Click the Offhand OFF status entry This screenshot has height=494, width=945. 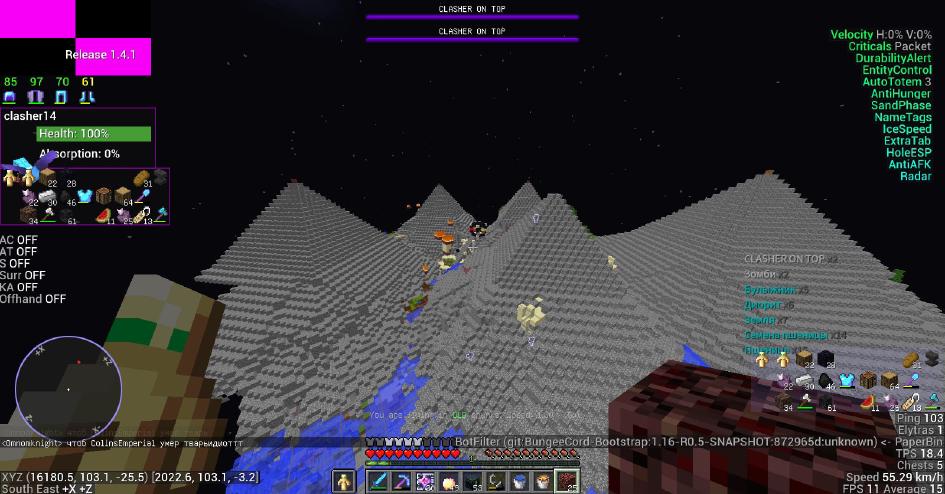pos(33,299)
